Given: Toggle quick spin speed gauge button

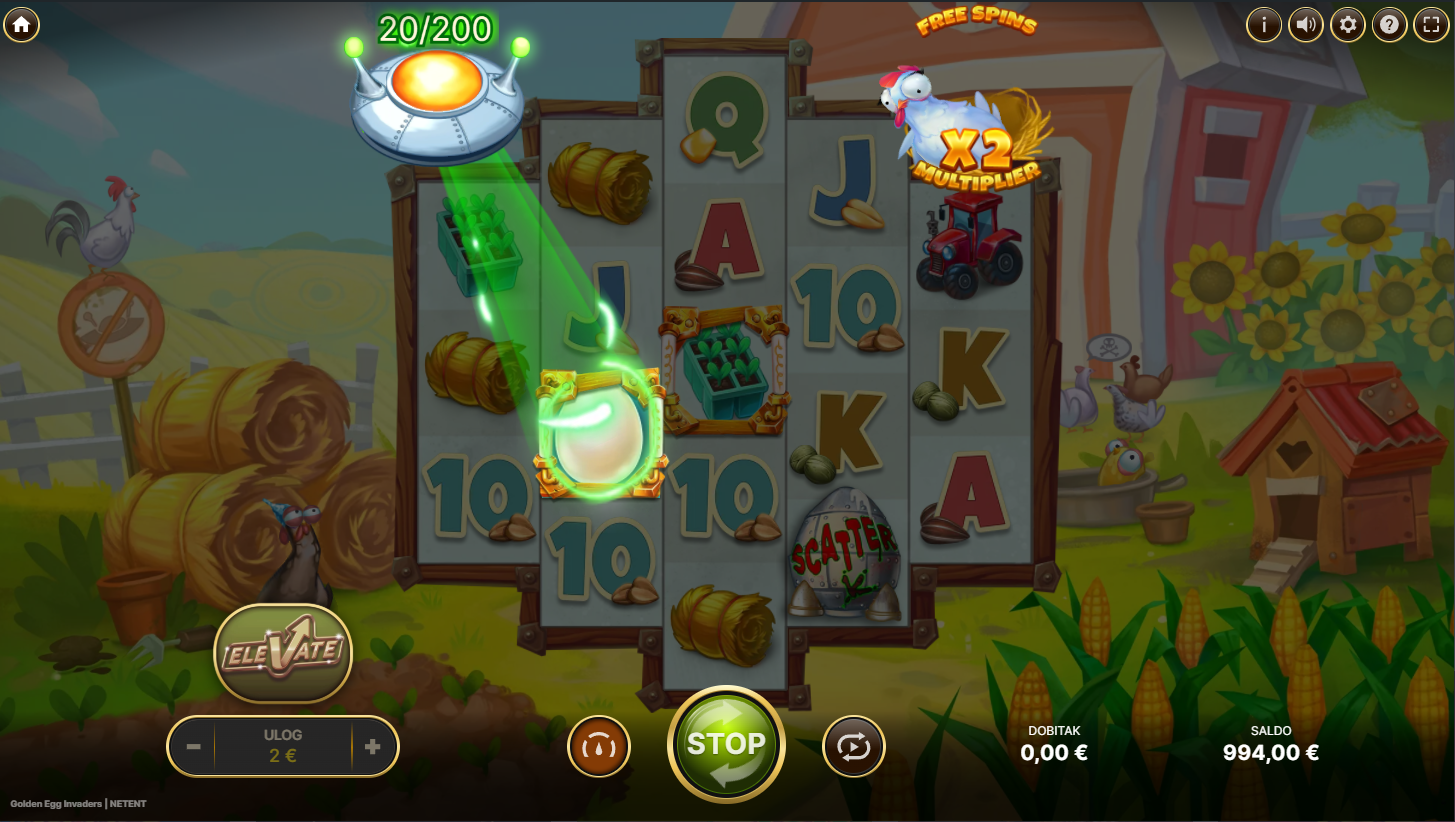Looking at the screenshot, I should (599, 747).
